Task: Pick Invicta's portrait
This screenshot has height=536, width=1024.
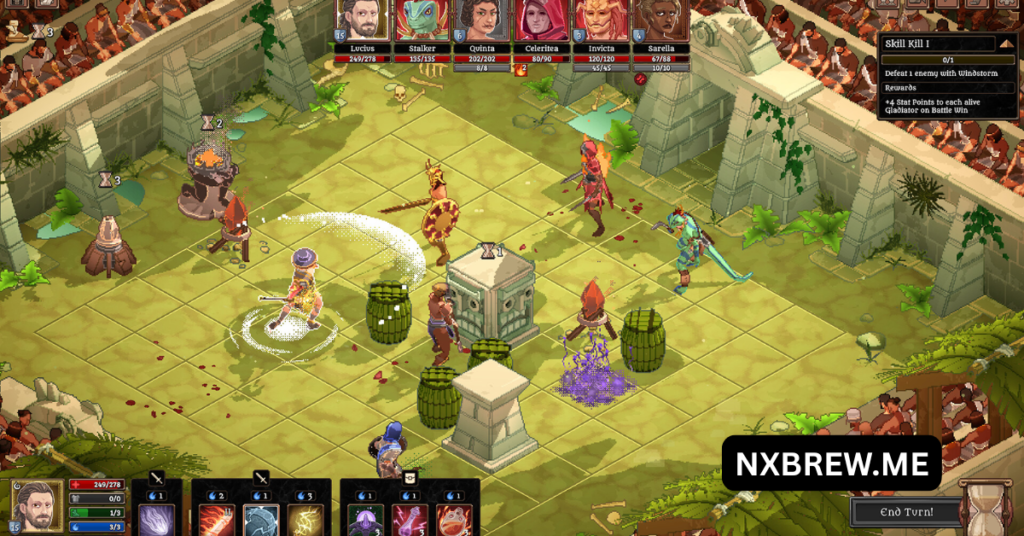Action: coord(600,20)
